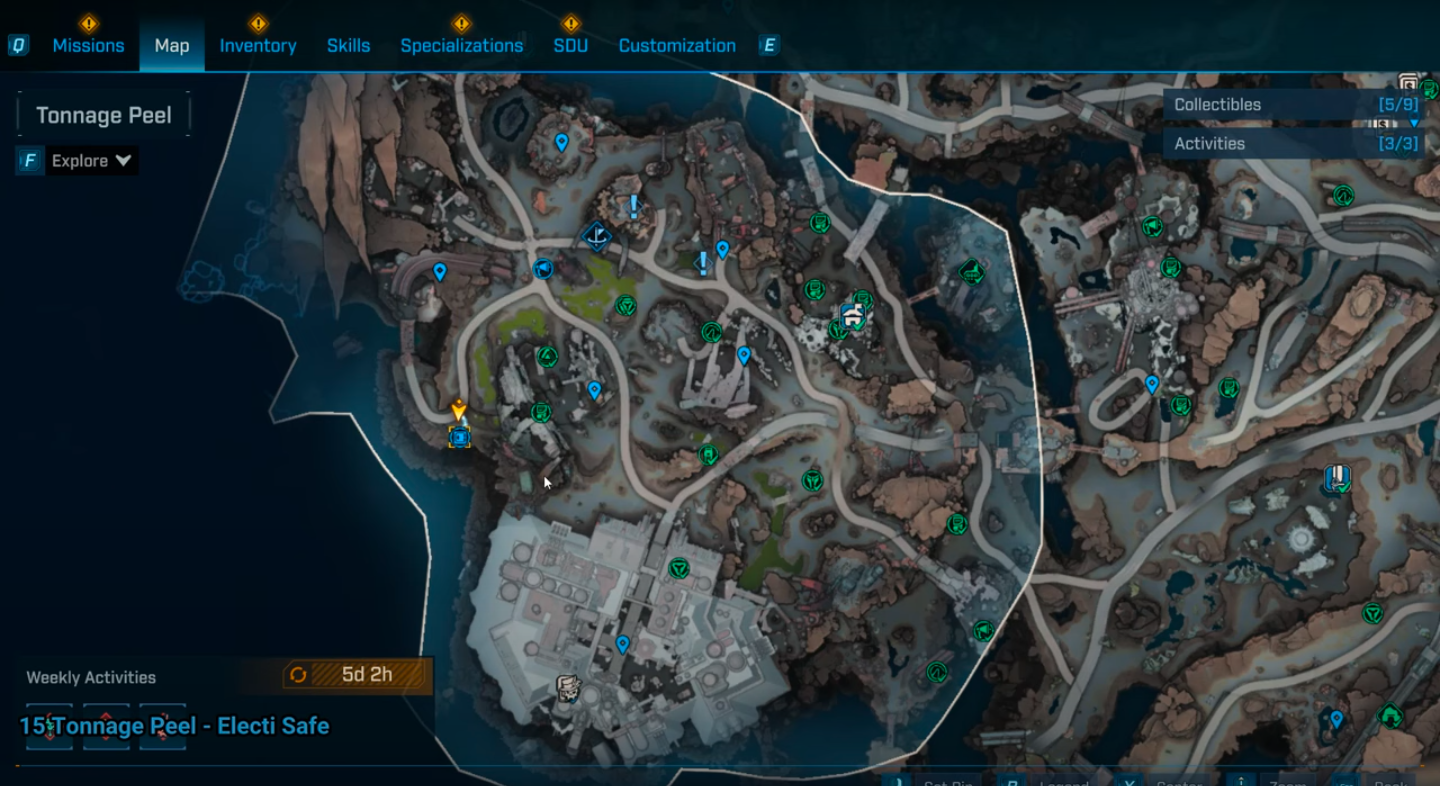
Task: Open the Explore filter dropdown
Action: tap(91, 161)
